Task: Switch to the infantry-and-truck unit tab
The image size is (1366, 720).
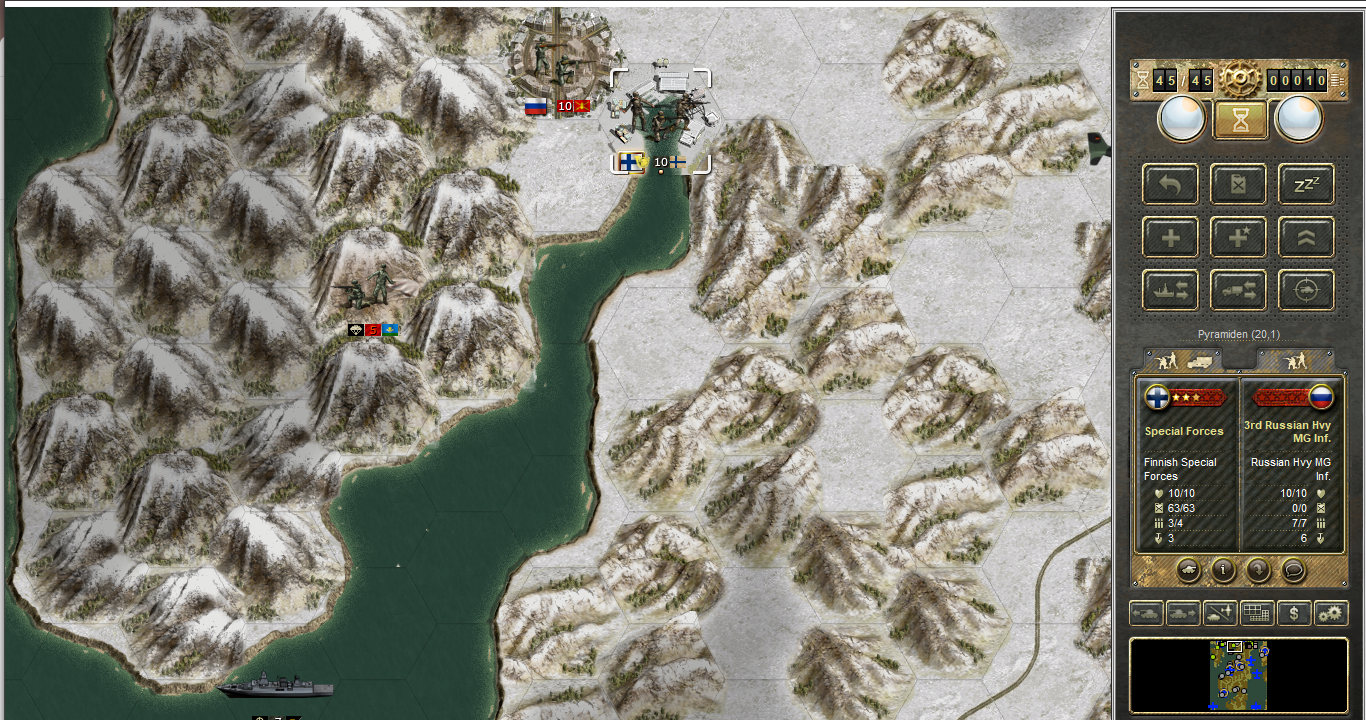Action: (x=1182, y=360)
